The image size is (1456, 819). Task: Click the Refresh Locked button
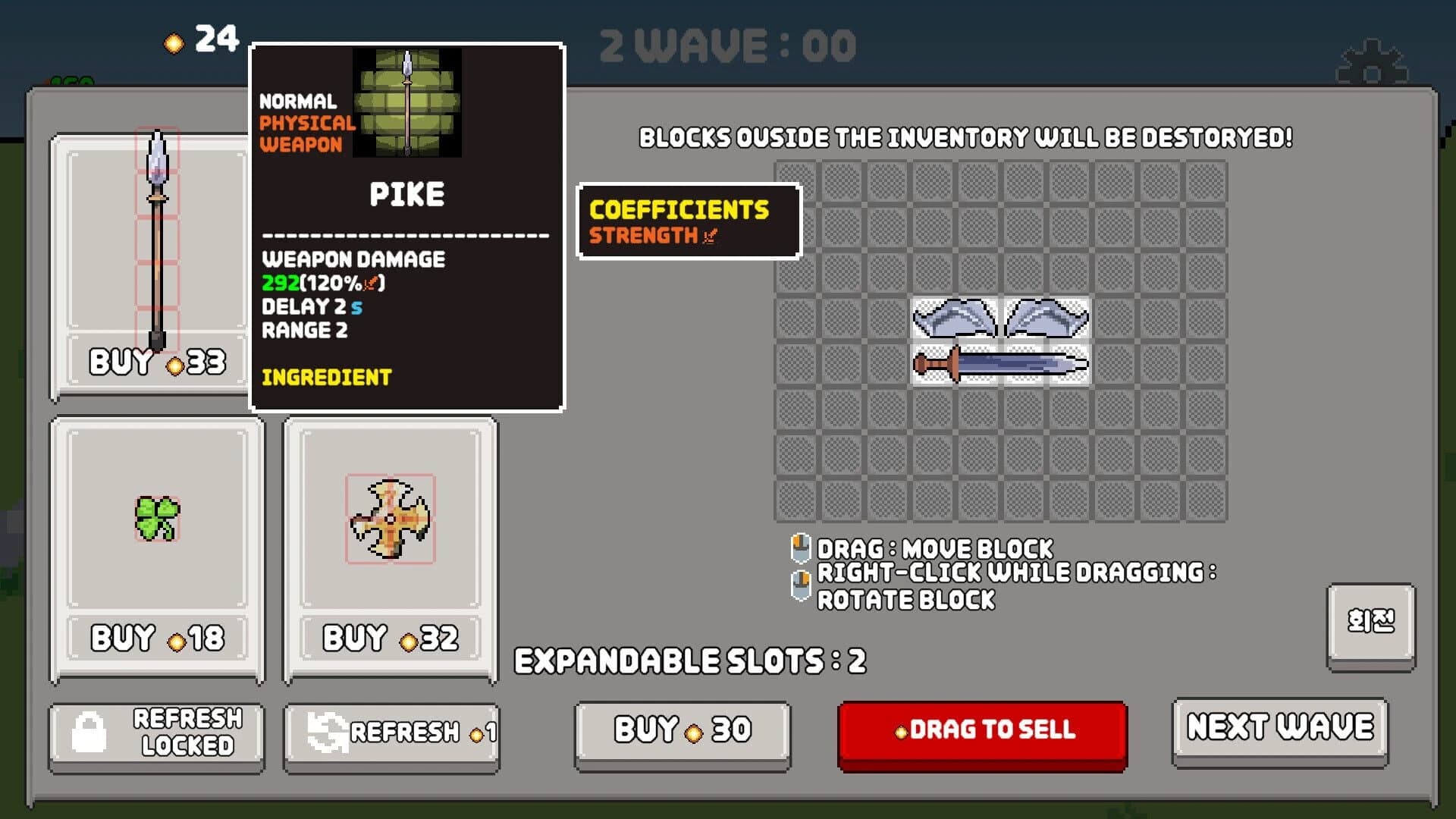(x=155, y=733)
